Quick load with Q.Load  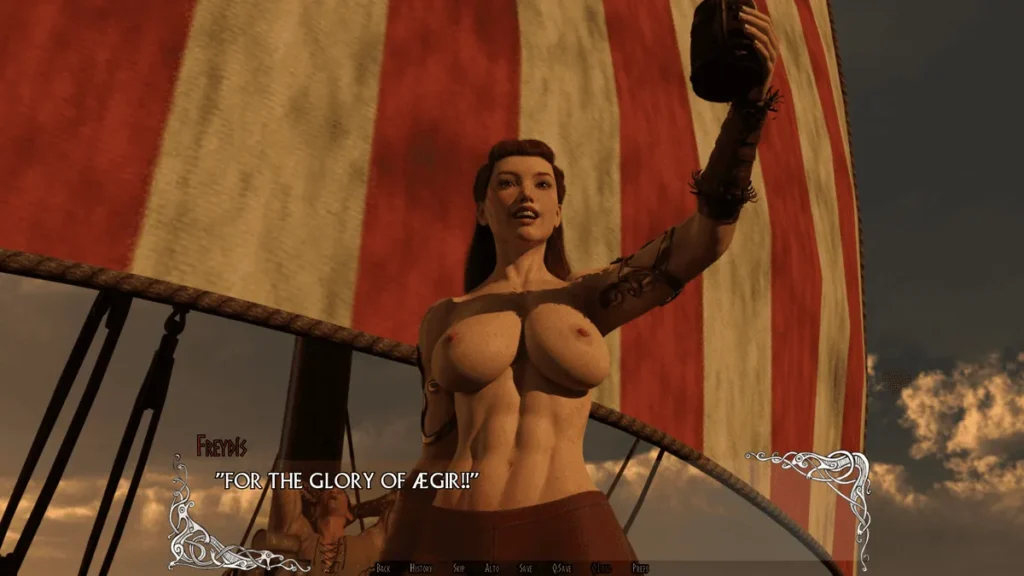601,568
